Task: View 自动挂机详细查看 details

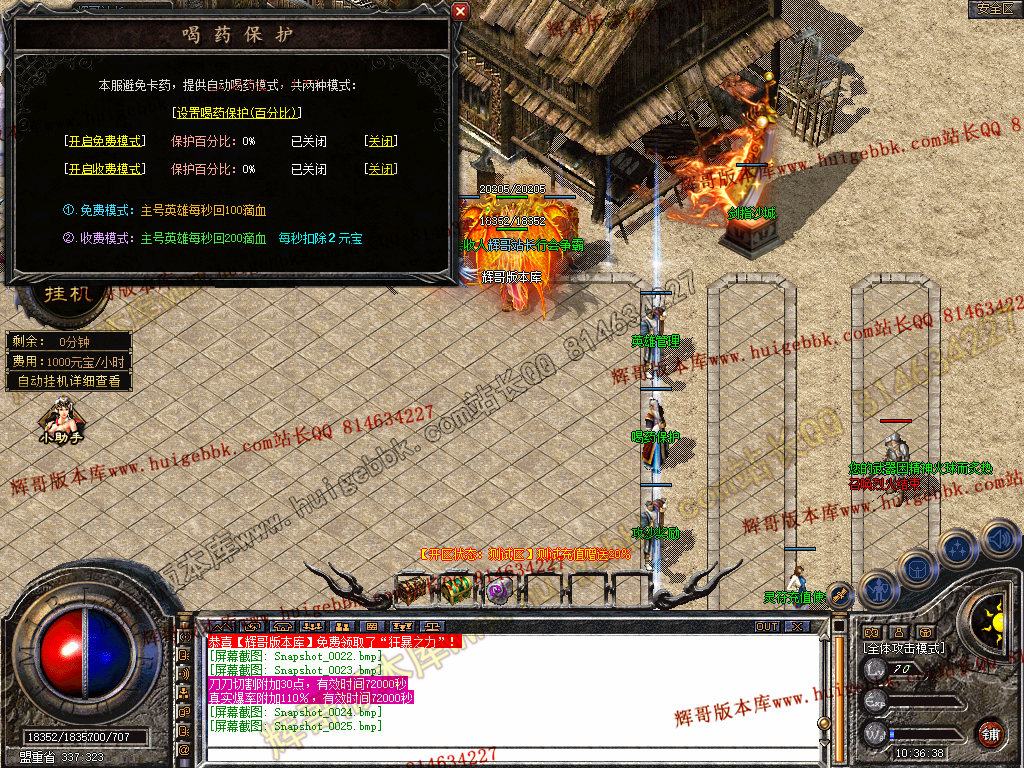Action: click(69, 381)
